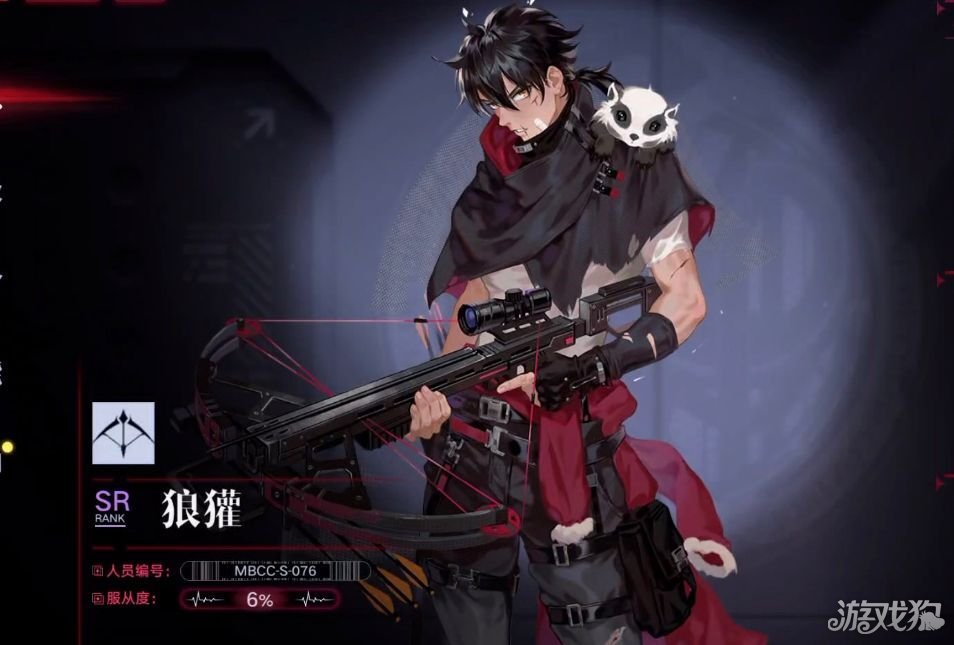Open the 服从度 obedience gauge

tap(258, 600)
